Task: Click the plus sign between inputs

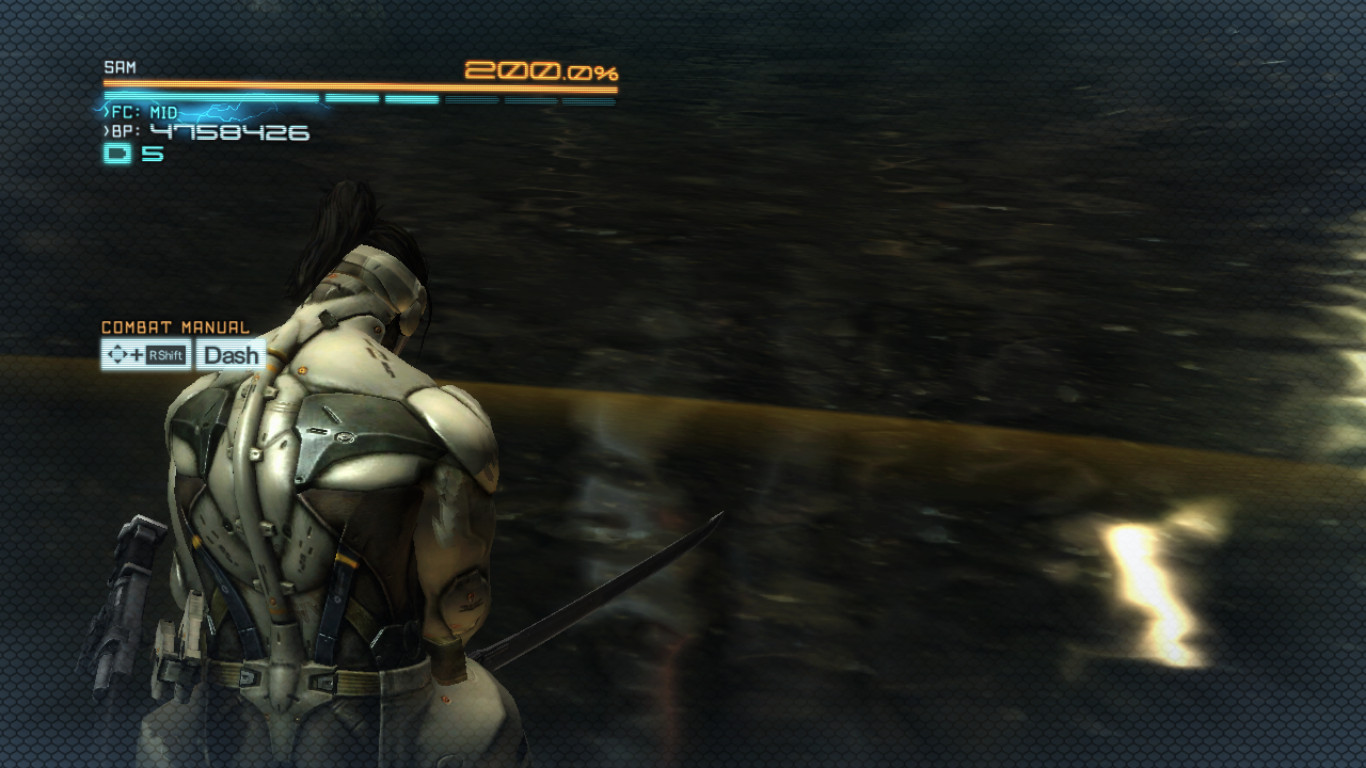Action: [135, 355]
